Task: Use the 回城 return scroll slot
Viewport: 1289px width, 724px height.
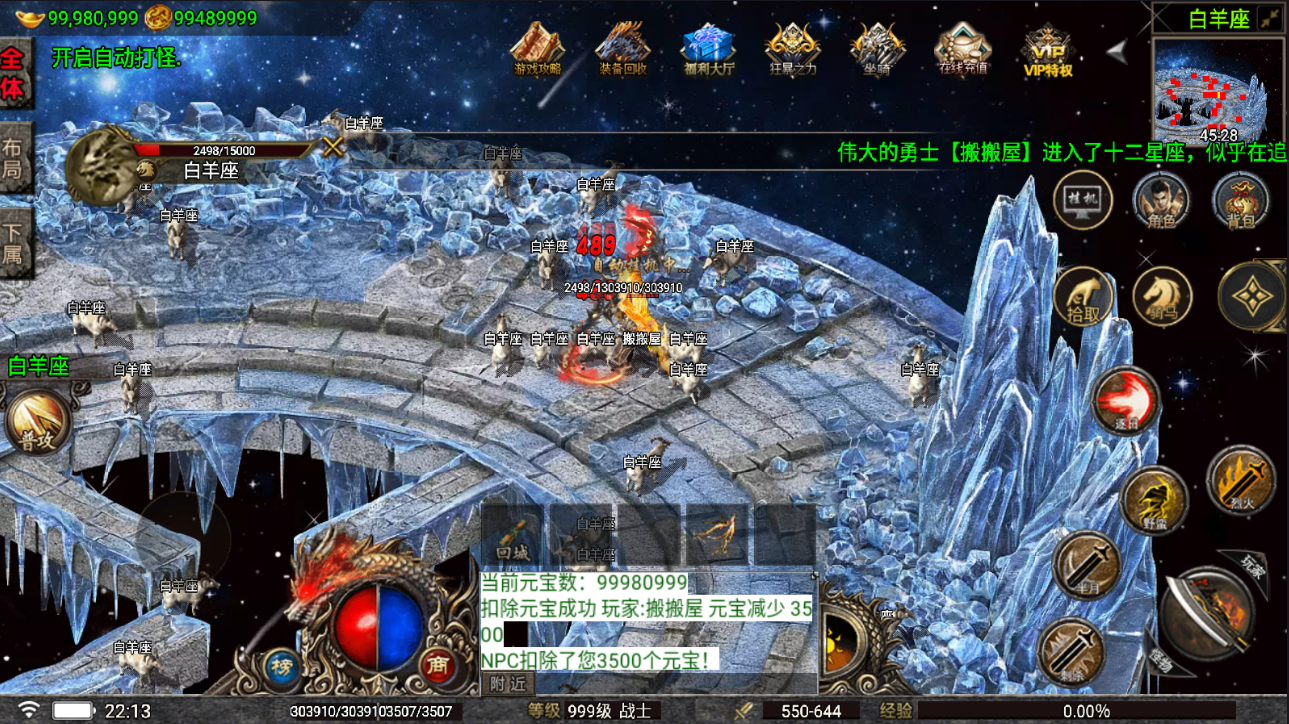Action: coord(512,534)
